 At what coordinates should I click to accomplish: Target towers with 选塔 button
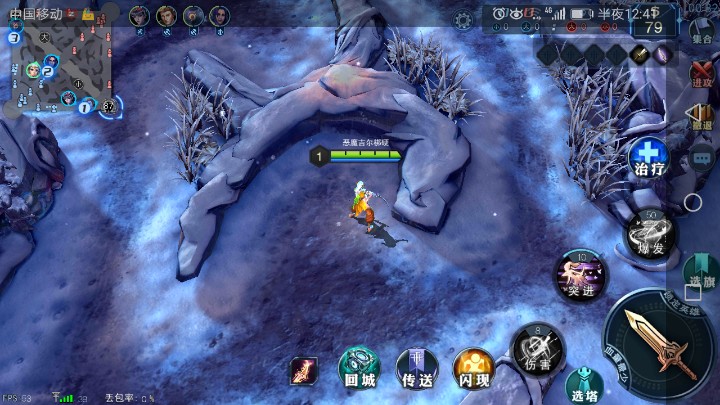click(583, 386)
